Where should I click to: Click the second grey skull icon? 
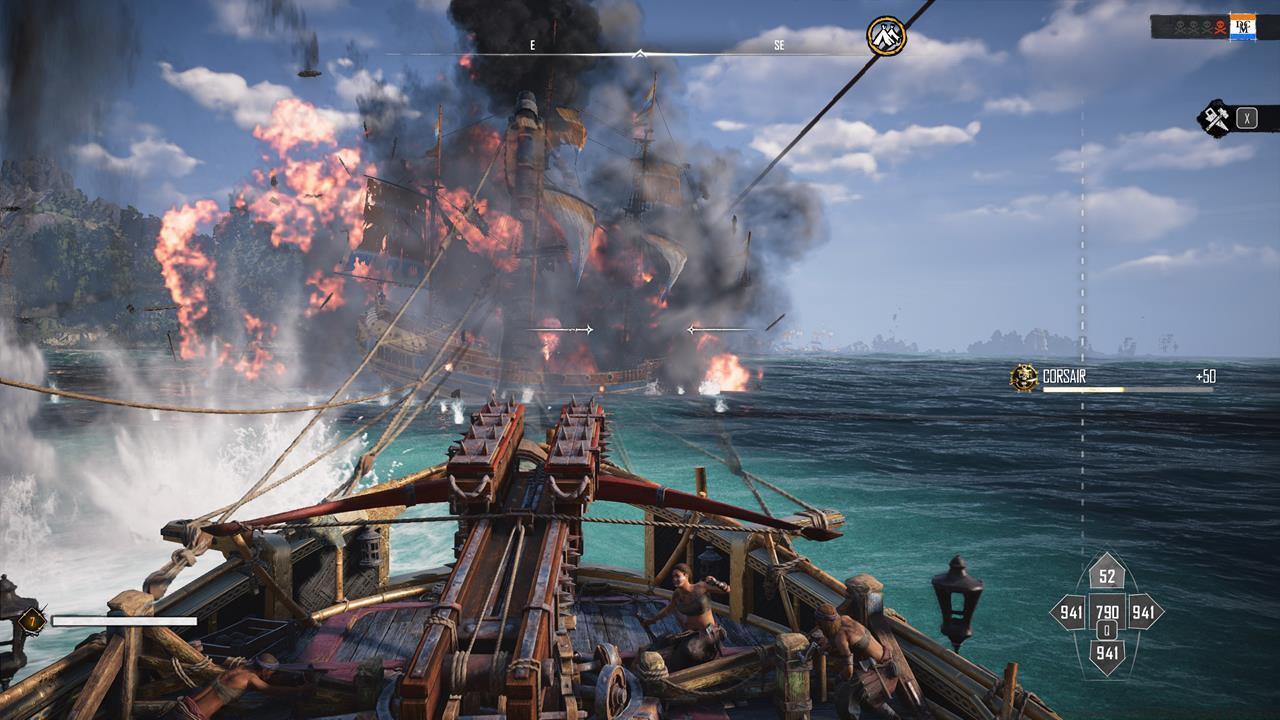pyautogui.click(x=1193, y=26)
